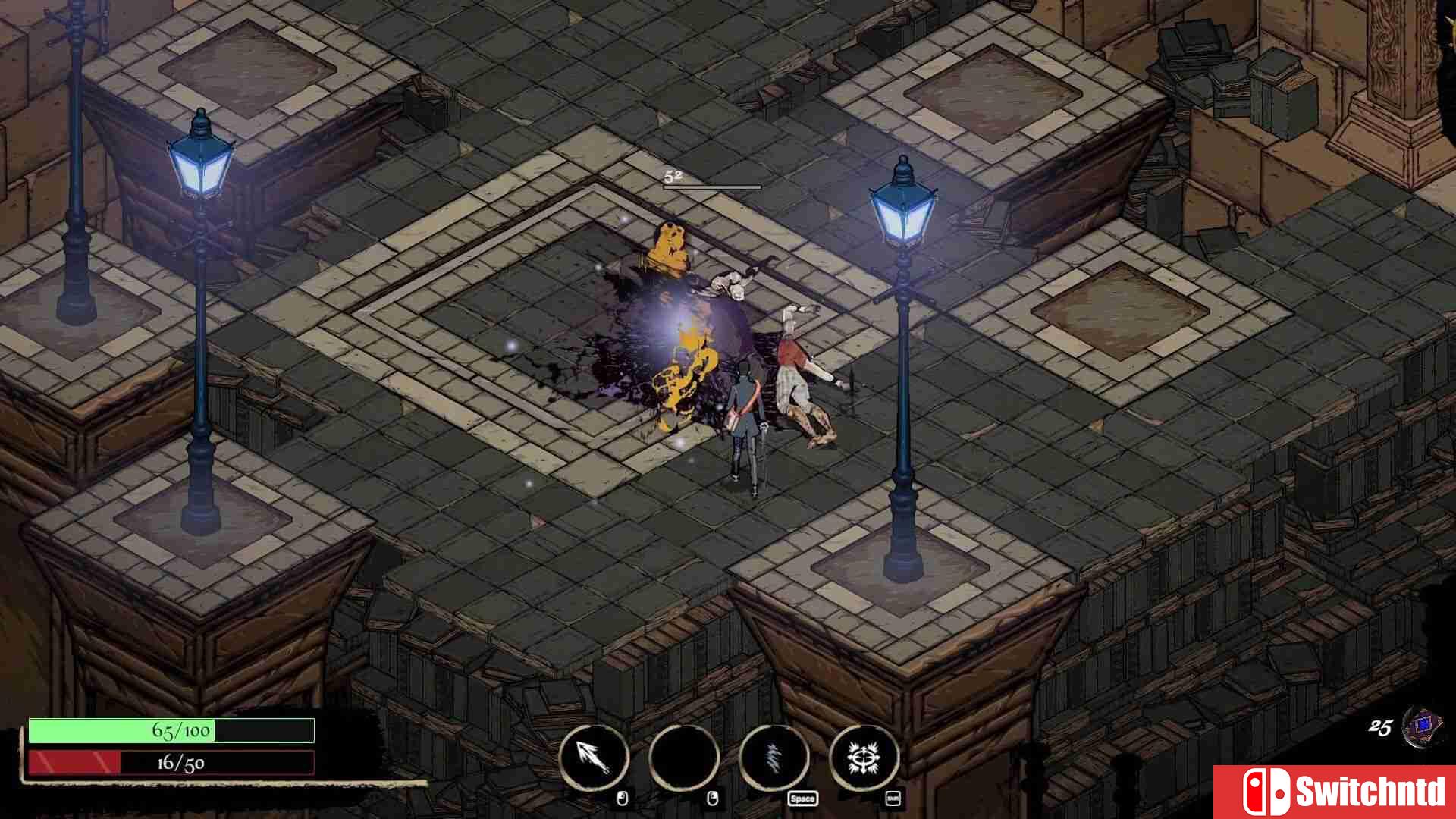The height and width of the screenshot is (819, 1456).
Task: Click the golden flame effect on the battlefield
Action: (x=682, y=379)
